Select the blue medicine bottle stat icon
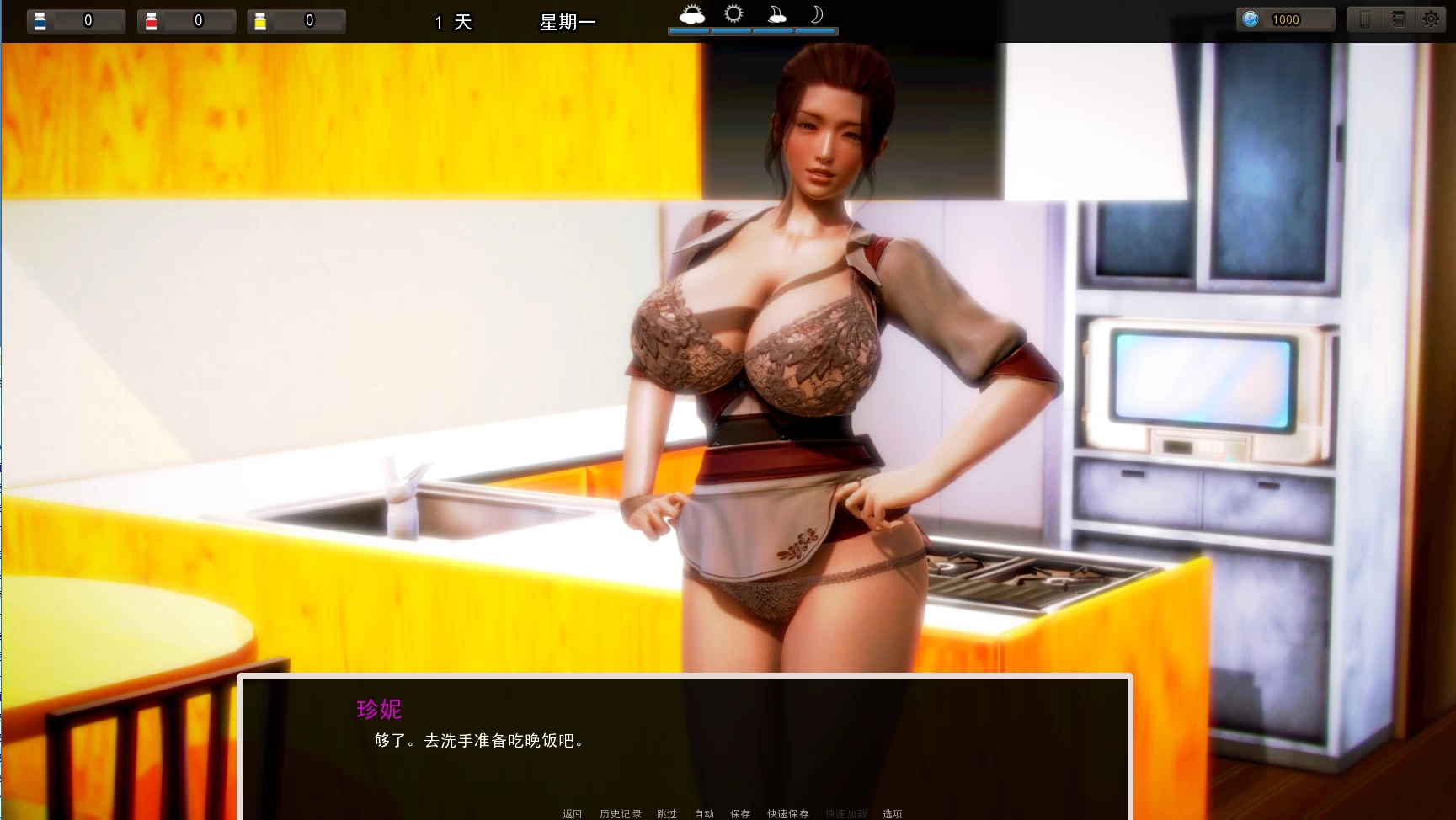The image size is (1456, 820). point(40,20)
